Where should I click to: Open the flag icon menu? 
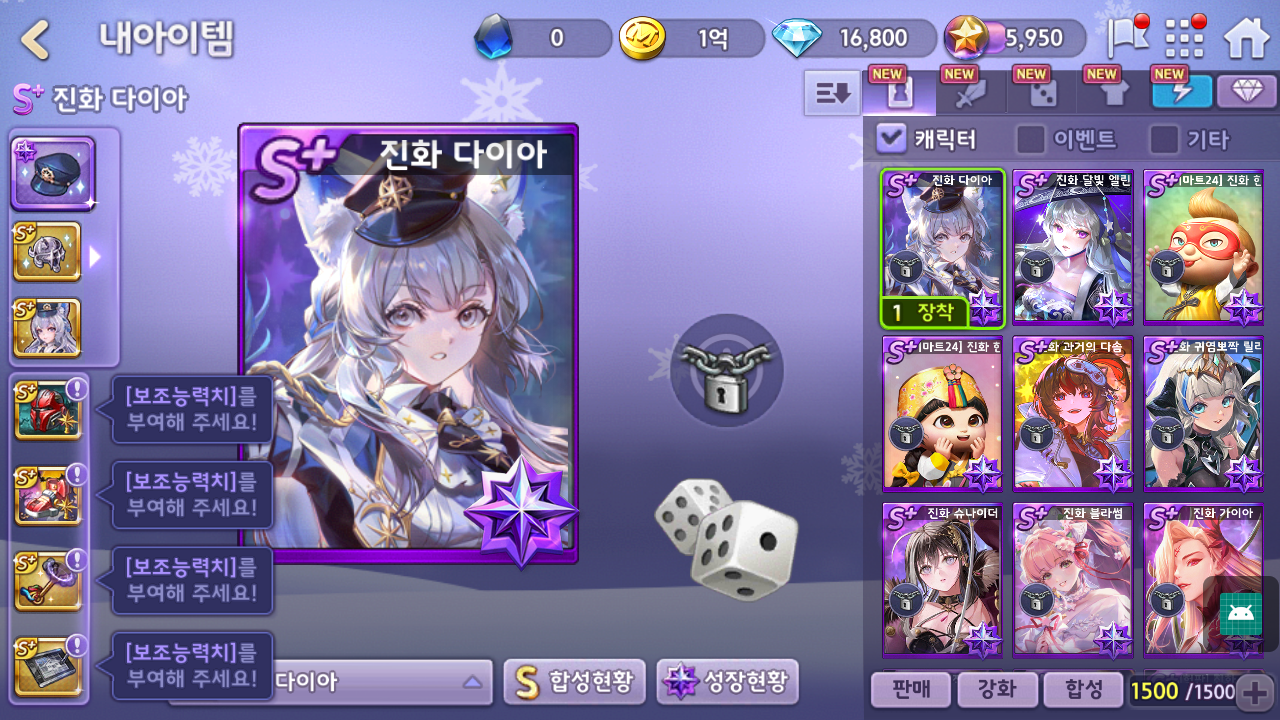[x=1127, y=38]
